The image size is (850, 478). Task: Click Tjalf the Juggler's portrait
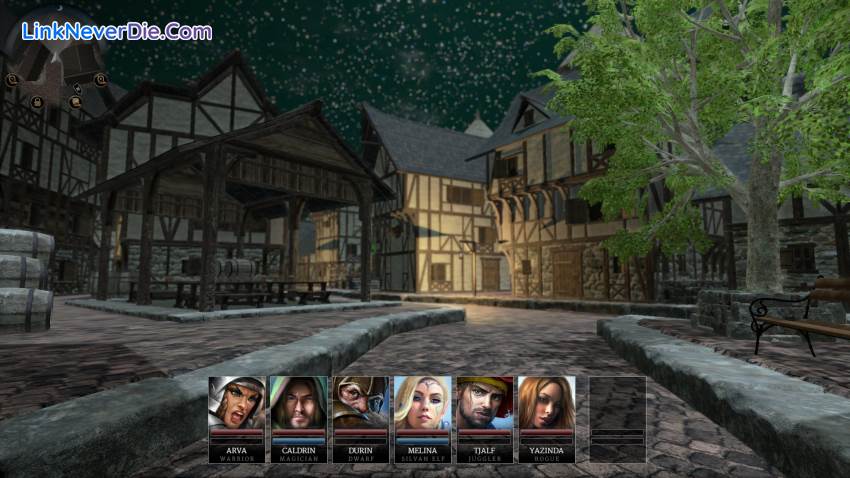[485, 404]
